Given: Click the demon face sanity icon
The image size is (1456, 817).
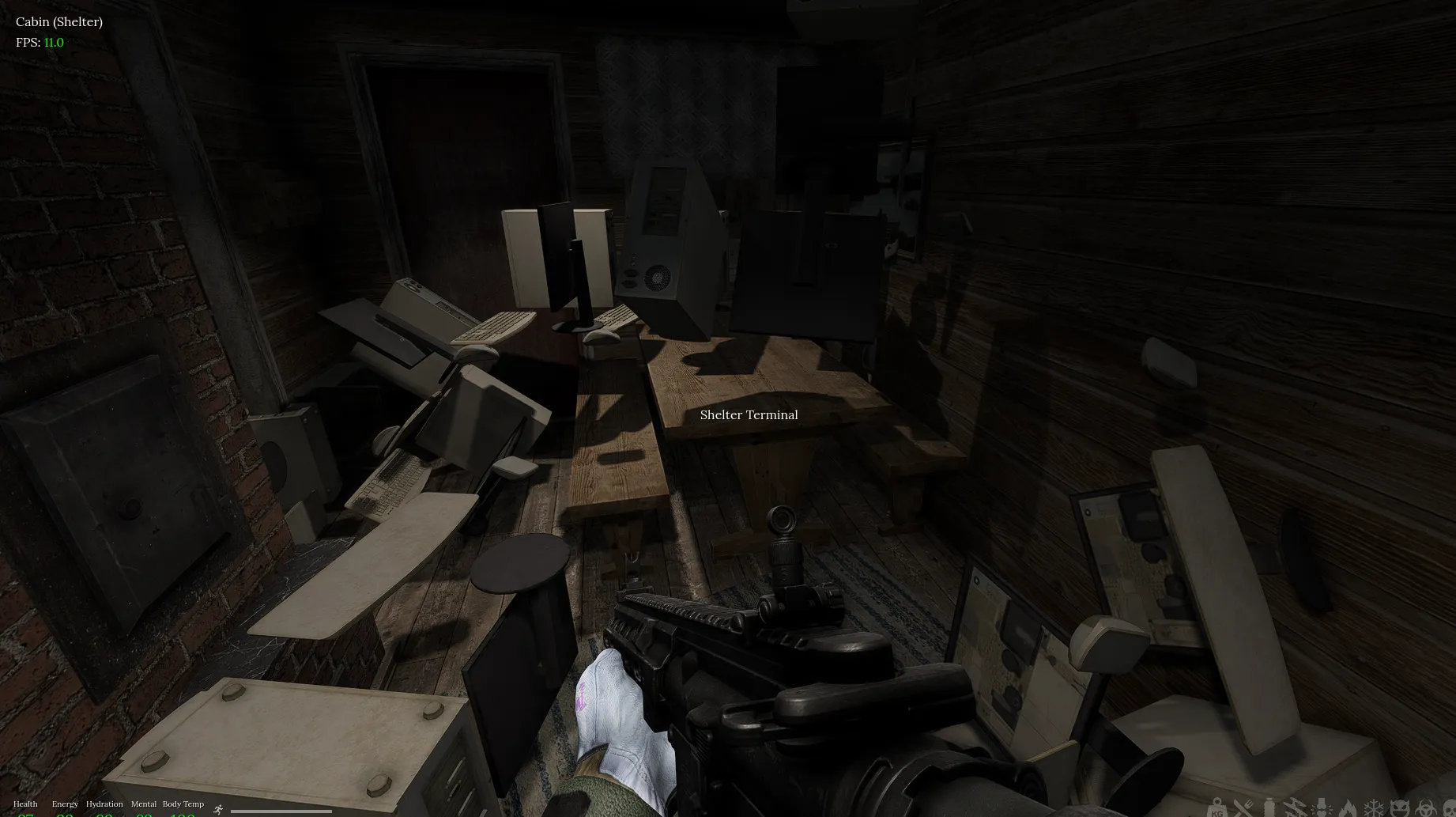Looking at the screenshot, I should [x=1400, y=808].
